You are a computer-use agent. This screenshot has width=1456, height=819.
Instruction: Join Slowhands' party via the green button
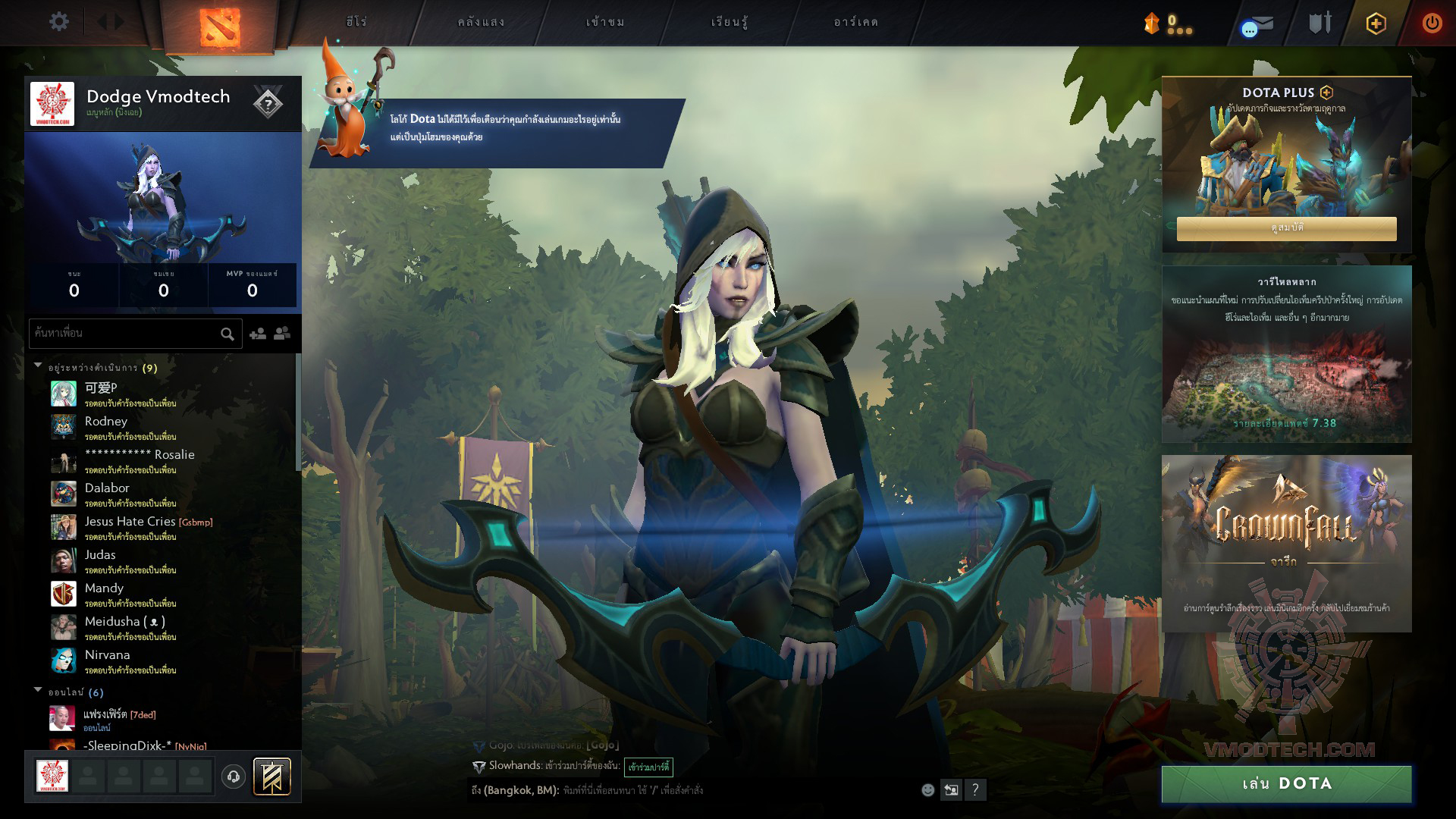coord(648,767)
